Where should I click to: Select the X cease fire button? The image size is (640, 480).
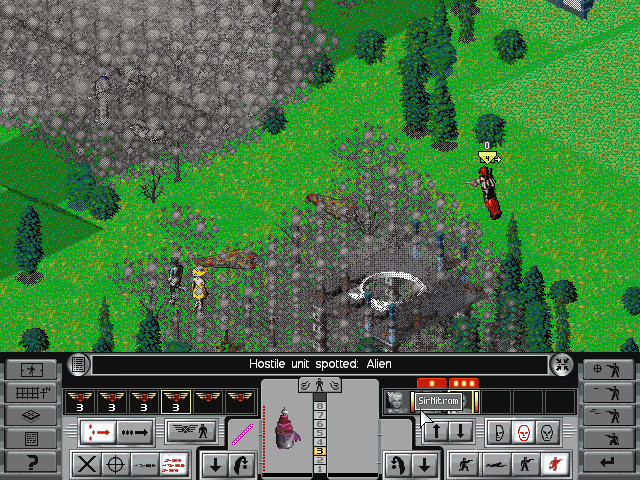pos(87,464)
